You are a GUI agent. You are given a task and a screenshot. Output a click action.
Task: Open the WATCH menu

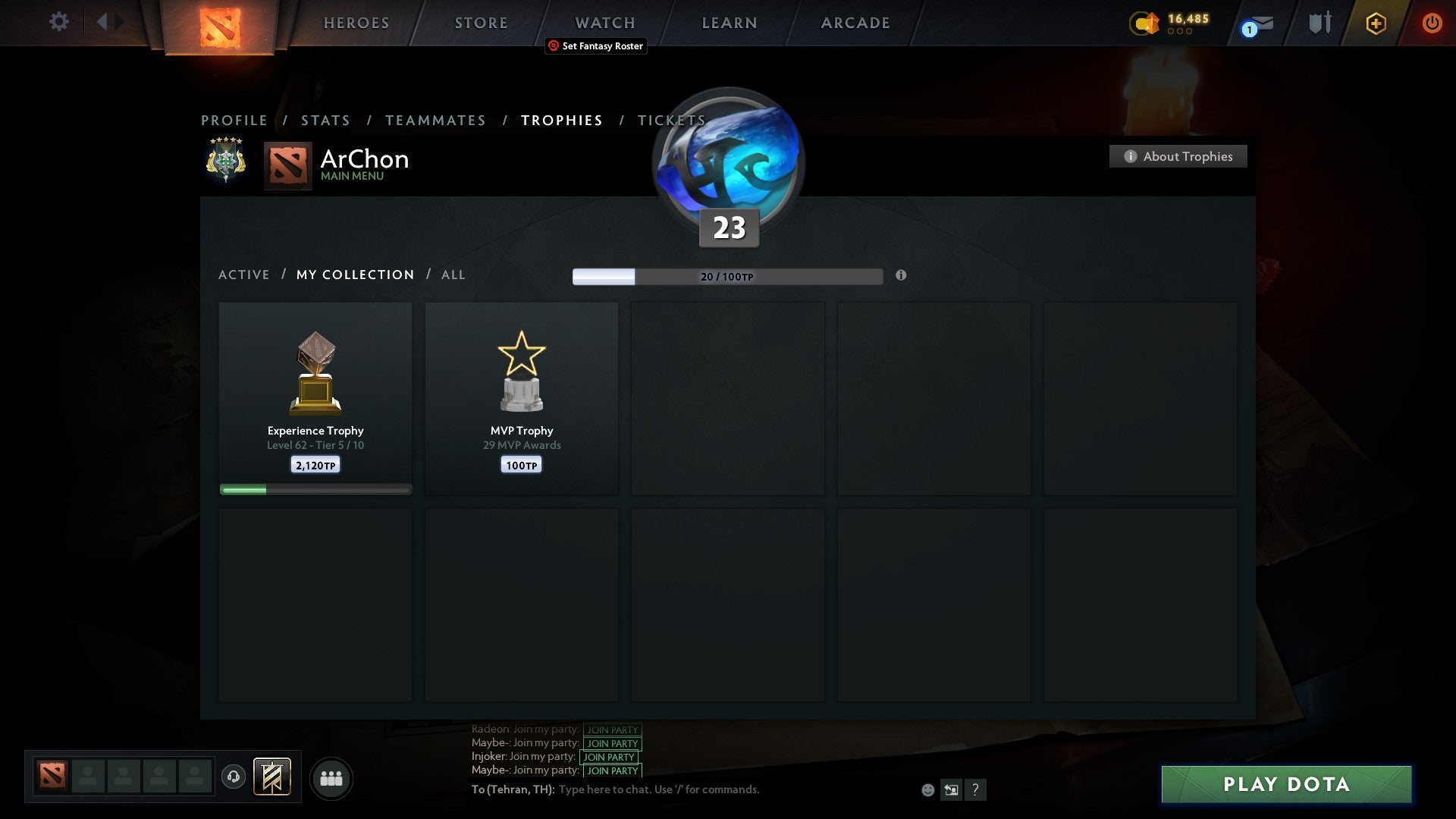pos(604,22)
